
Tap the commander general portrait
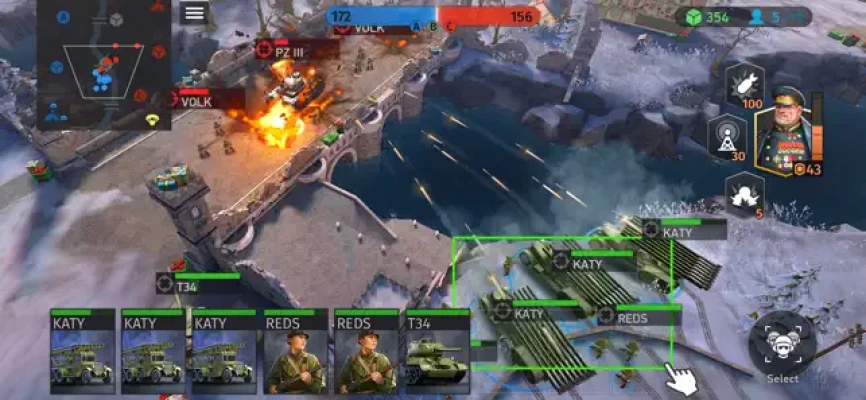(783, 135)
